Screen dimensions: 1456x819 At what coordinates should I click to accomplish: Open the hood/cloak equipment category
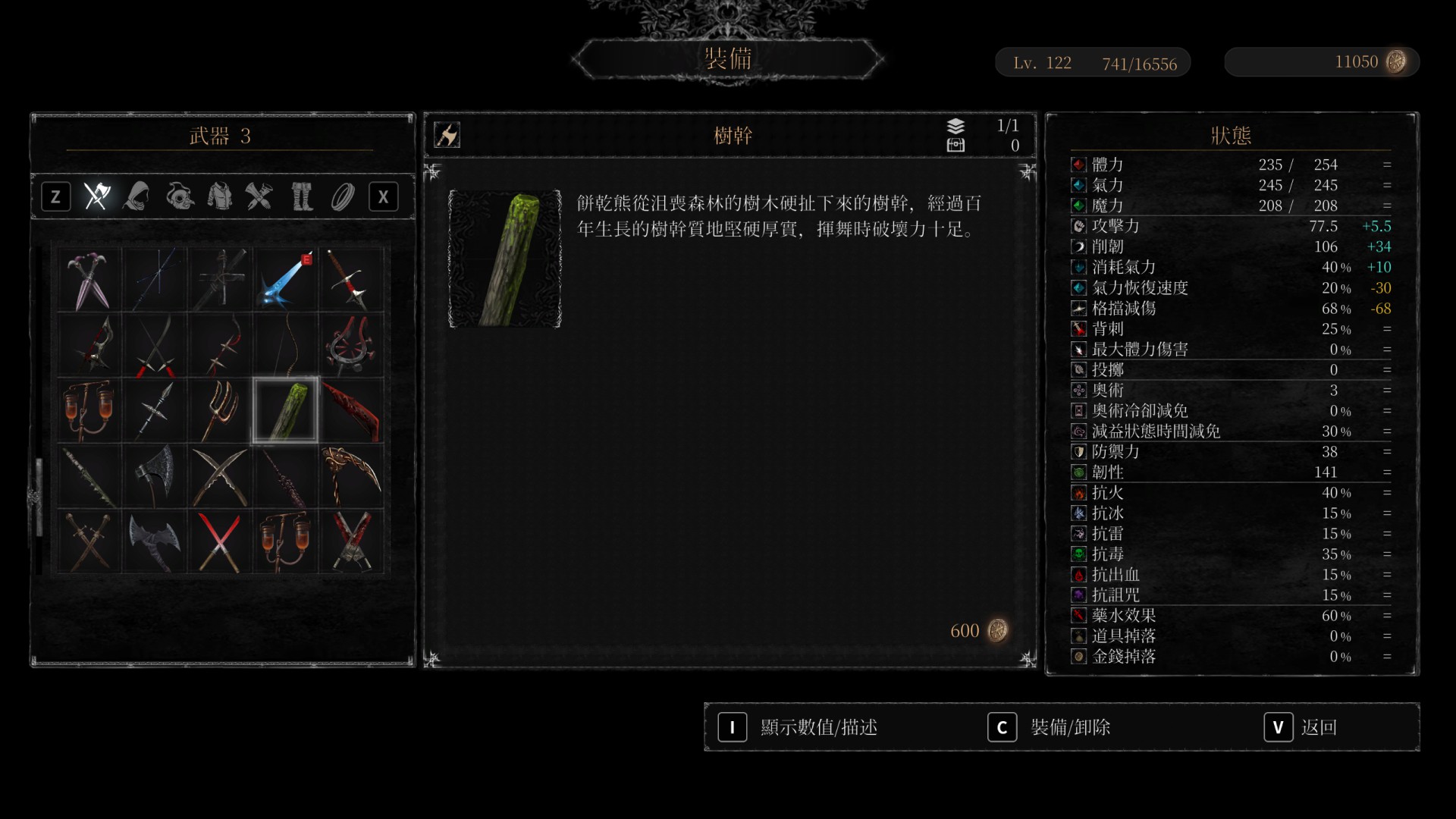point(136,196)
